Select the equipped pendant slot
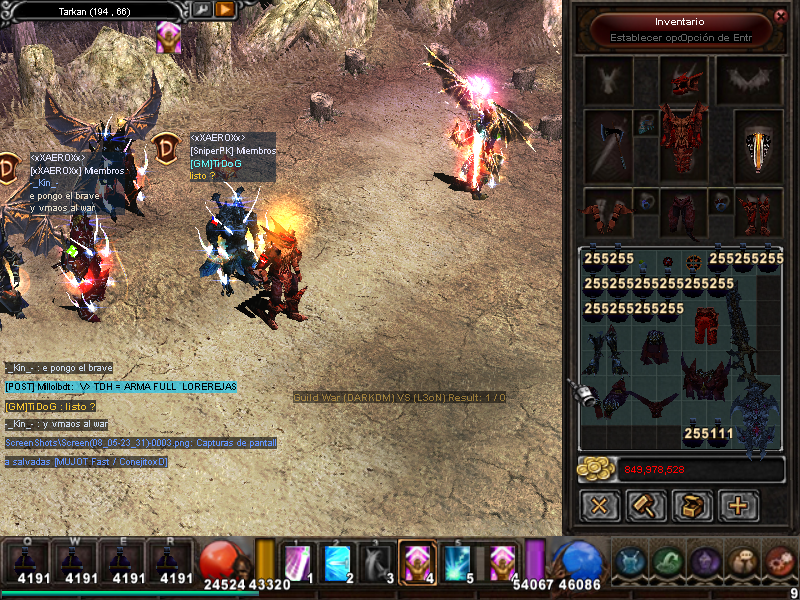Image resolution: width=800 pixels, height=600 pixels. [x=645, y=125]
